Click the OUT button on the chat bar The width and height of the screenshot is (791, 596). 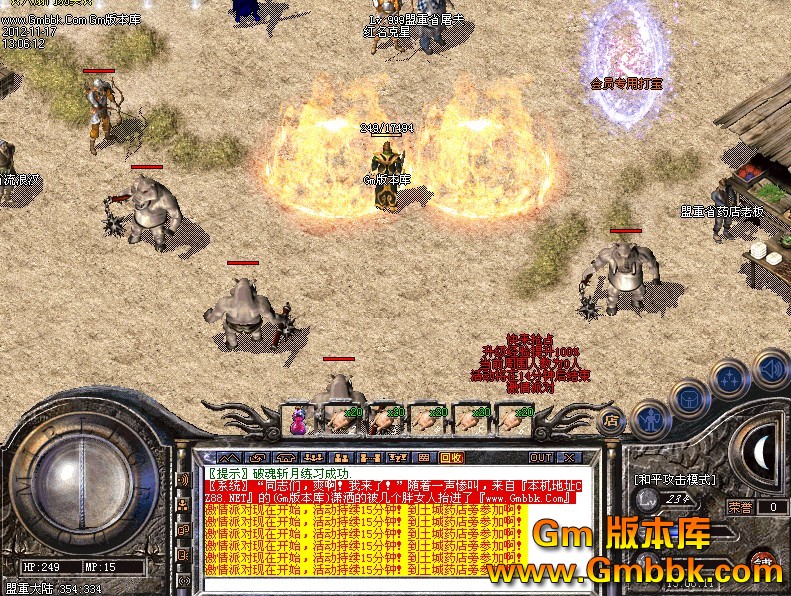click(541, 457)
